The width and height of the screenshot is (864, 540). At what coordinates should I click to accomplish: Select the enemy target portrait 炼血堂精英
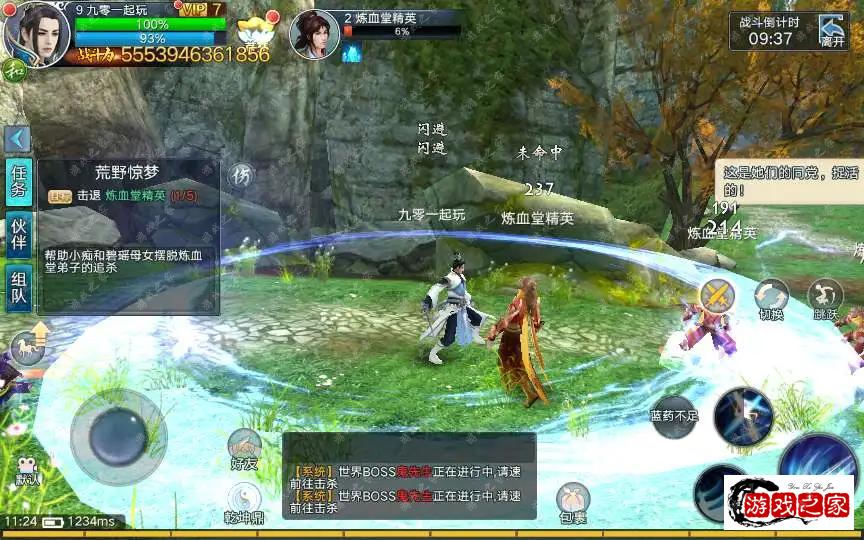(x=313, y=33)
